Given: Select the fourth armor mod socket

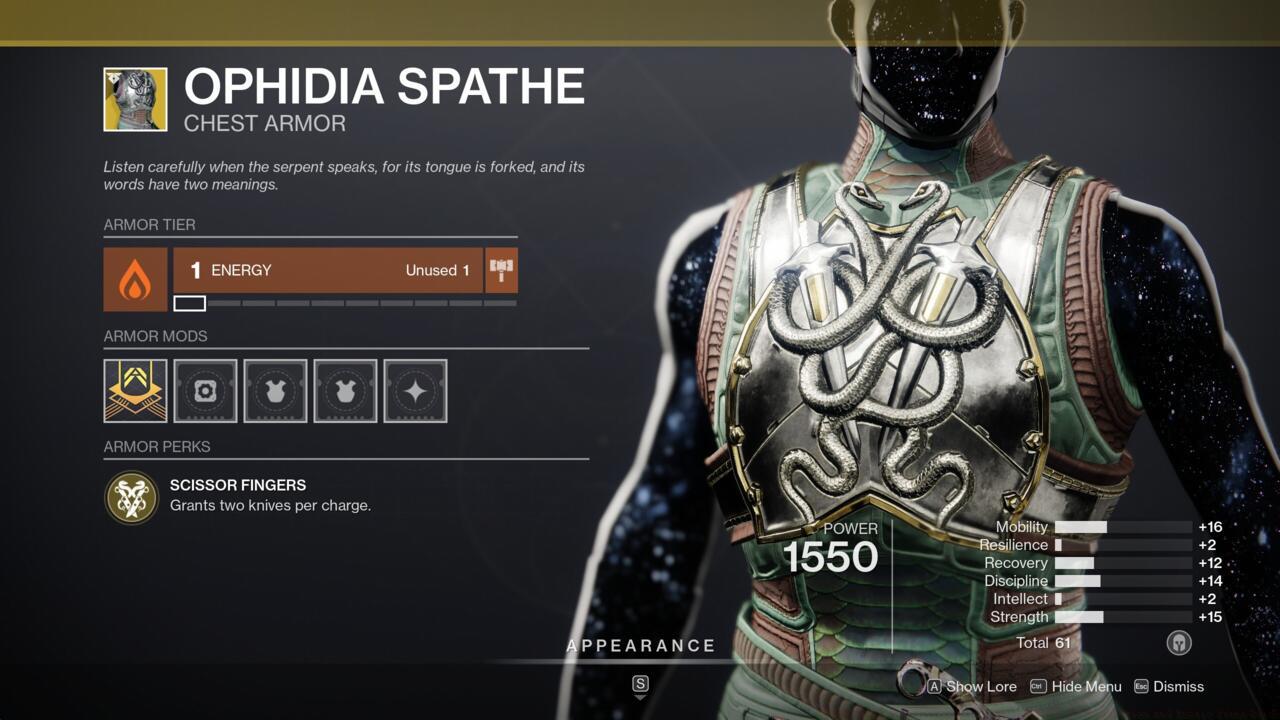Looking at the screenshot, I should pyautogui.click(x=345, y=391).
